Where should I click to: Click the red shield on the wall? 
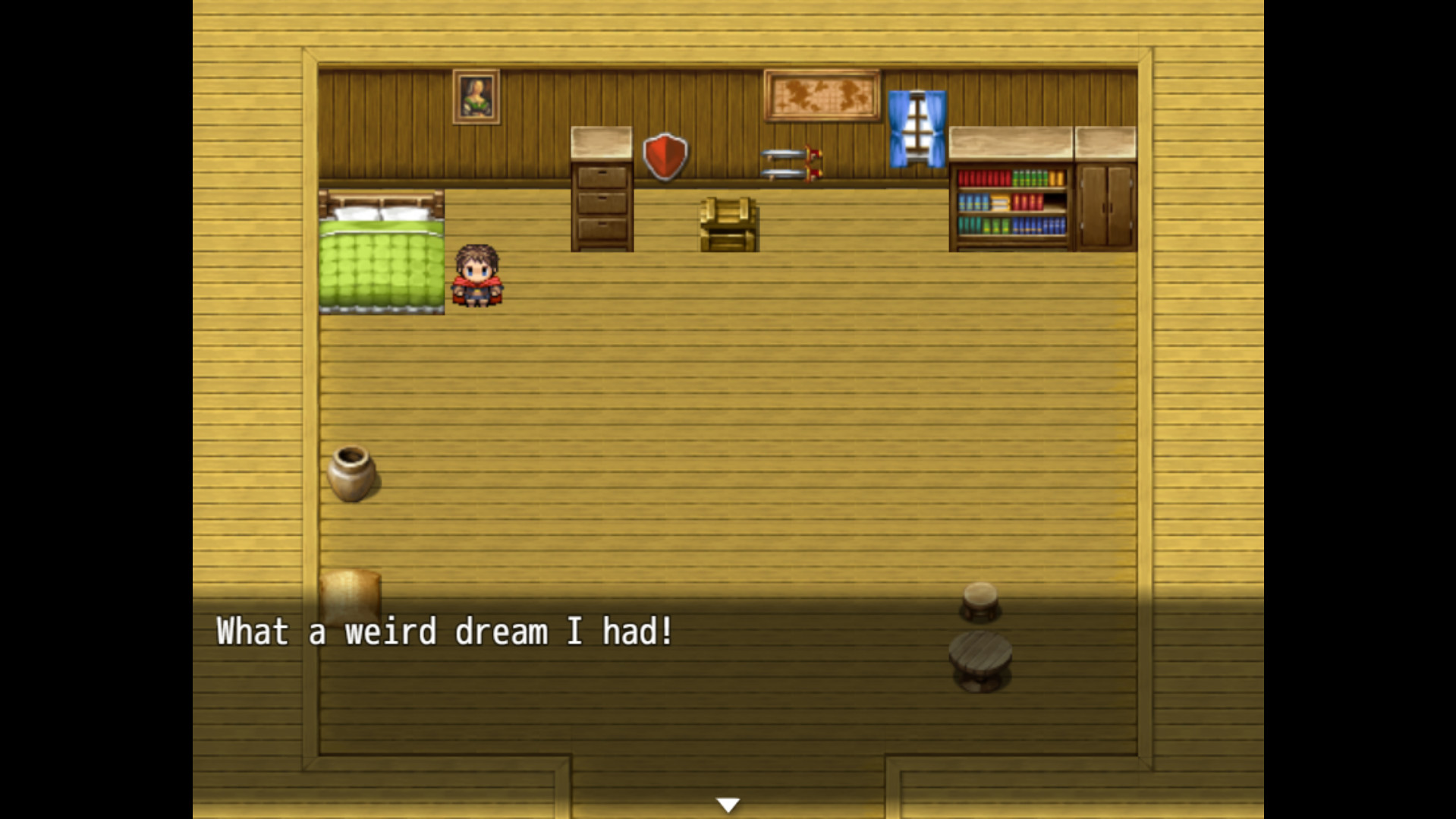click(x=665, y=156)
